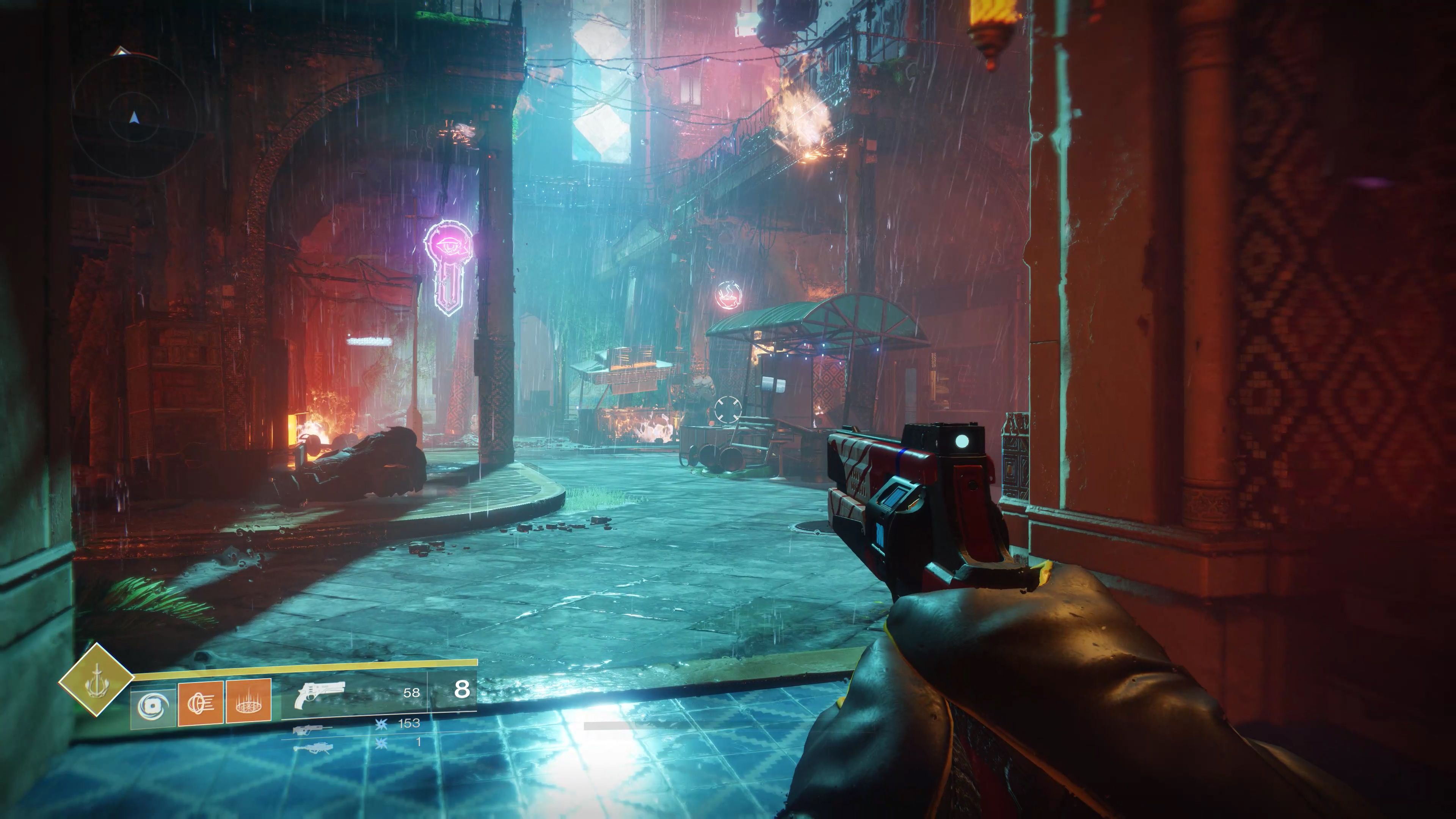The height and width of the screenshot is (819, 1456).
Task: Click the player arrow inside the radar
Action: (134, 118)
